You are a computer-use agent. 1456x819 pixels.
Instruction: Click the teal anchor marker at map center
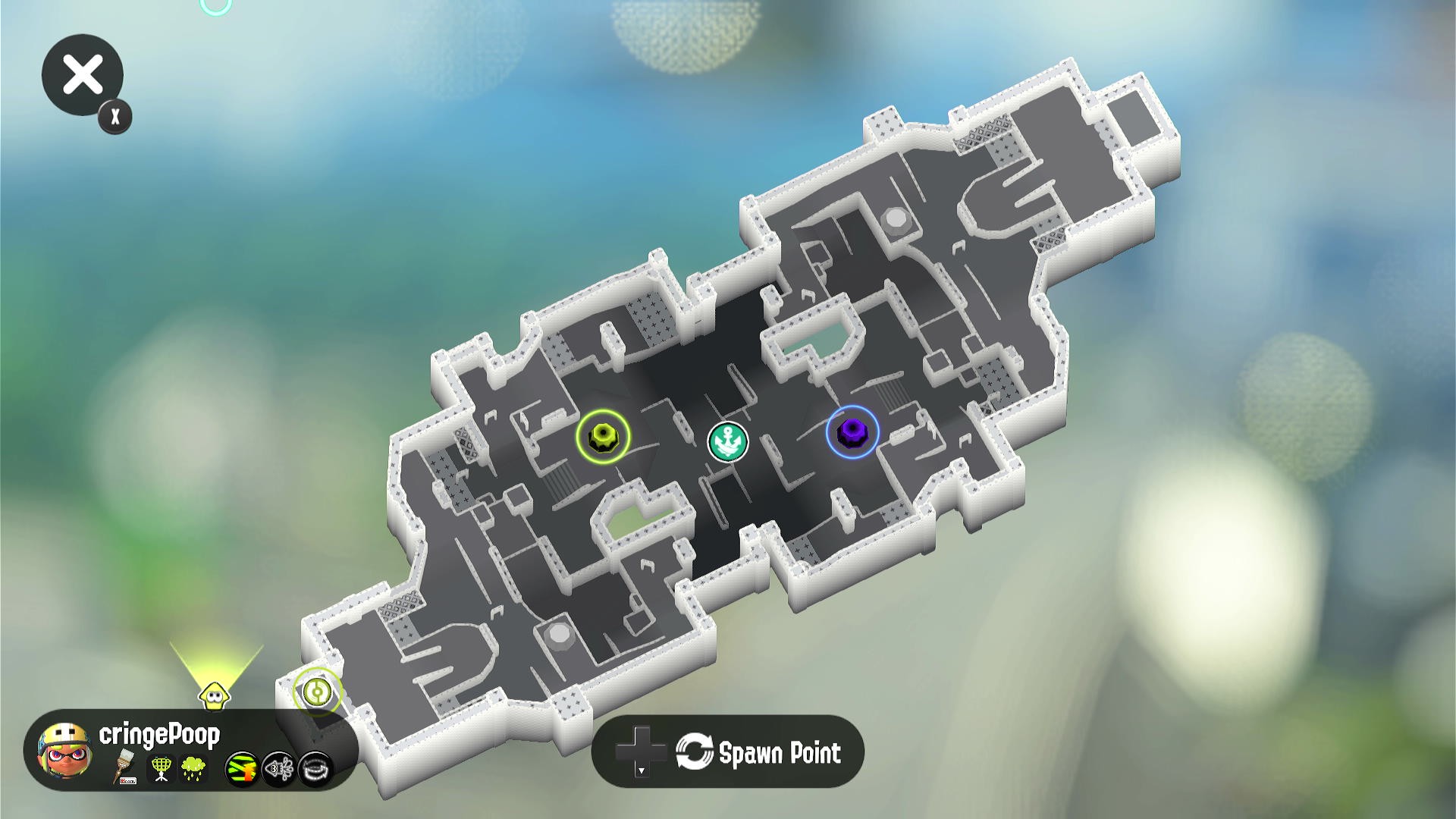pyautogui.click(x=727, y=441)
